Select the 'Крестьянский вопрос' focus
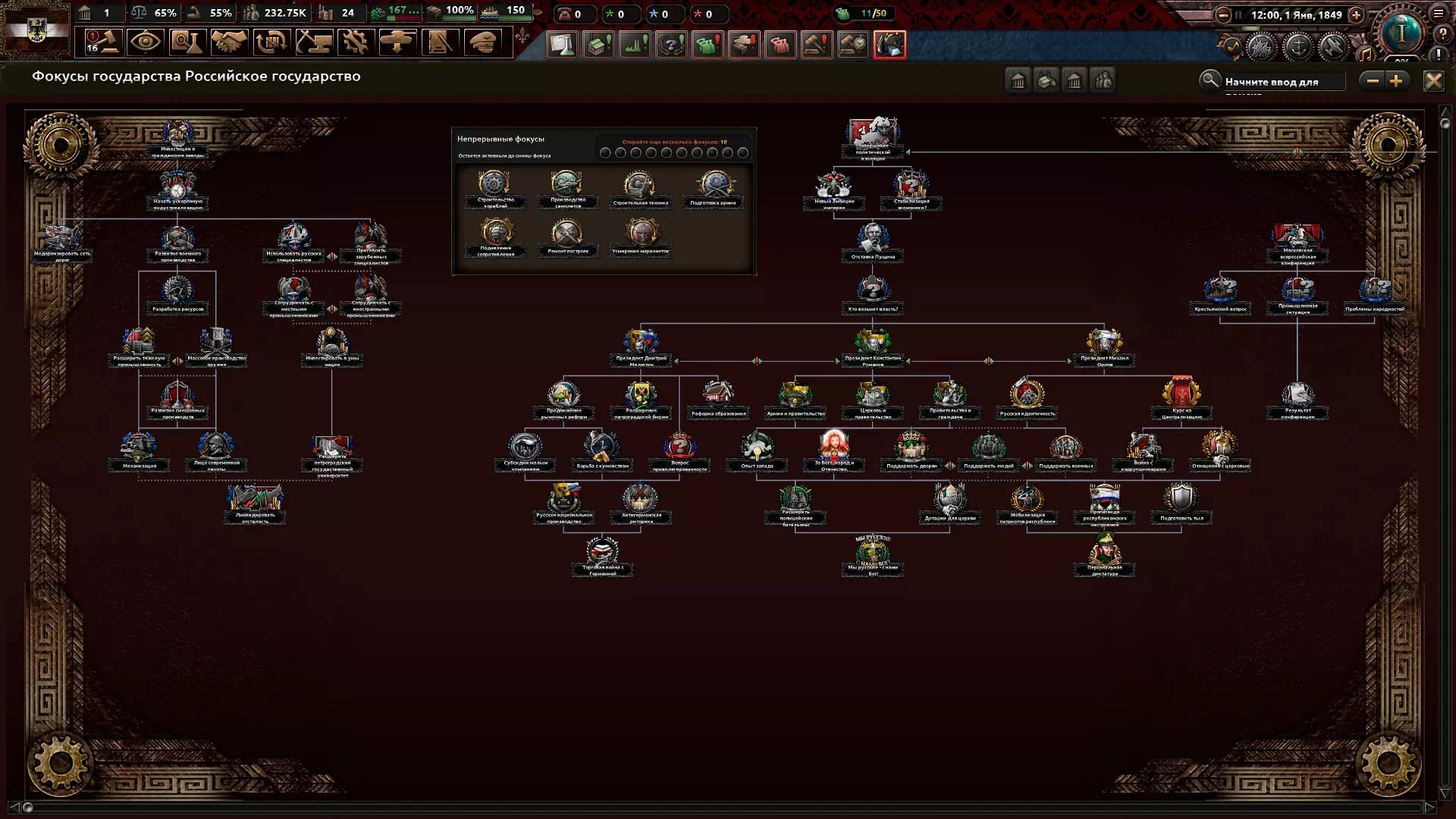This screenshot has width=1456, height=819. click(1220, 293)
